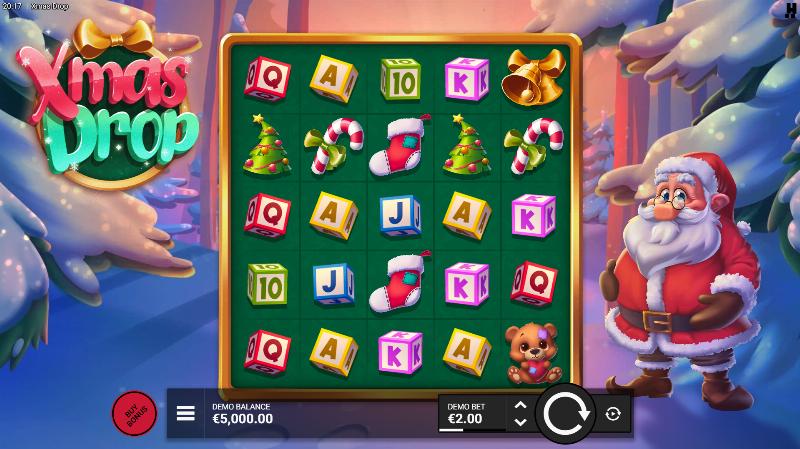Image resolution: width=800 pixels, height=449 pixels.
Task: Spin the reels with the circular arrow button
Action: click(566, 413)
